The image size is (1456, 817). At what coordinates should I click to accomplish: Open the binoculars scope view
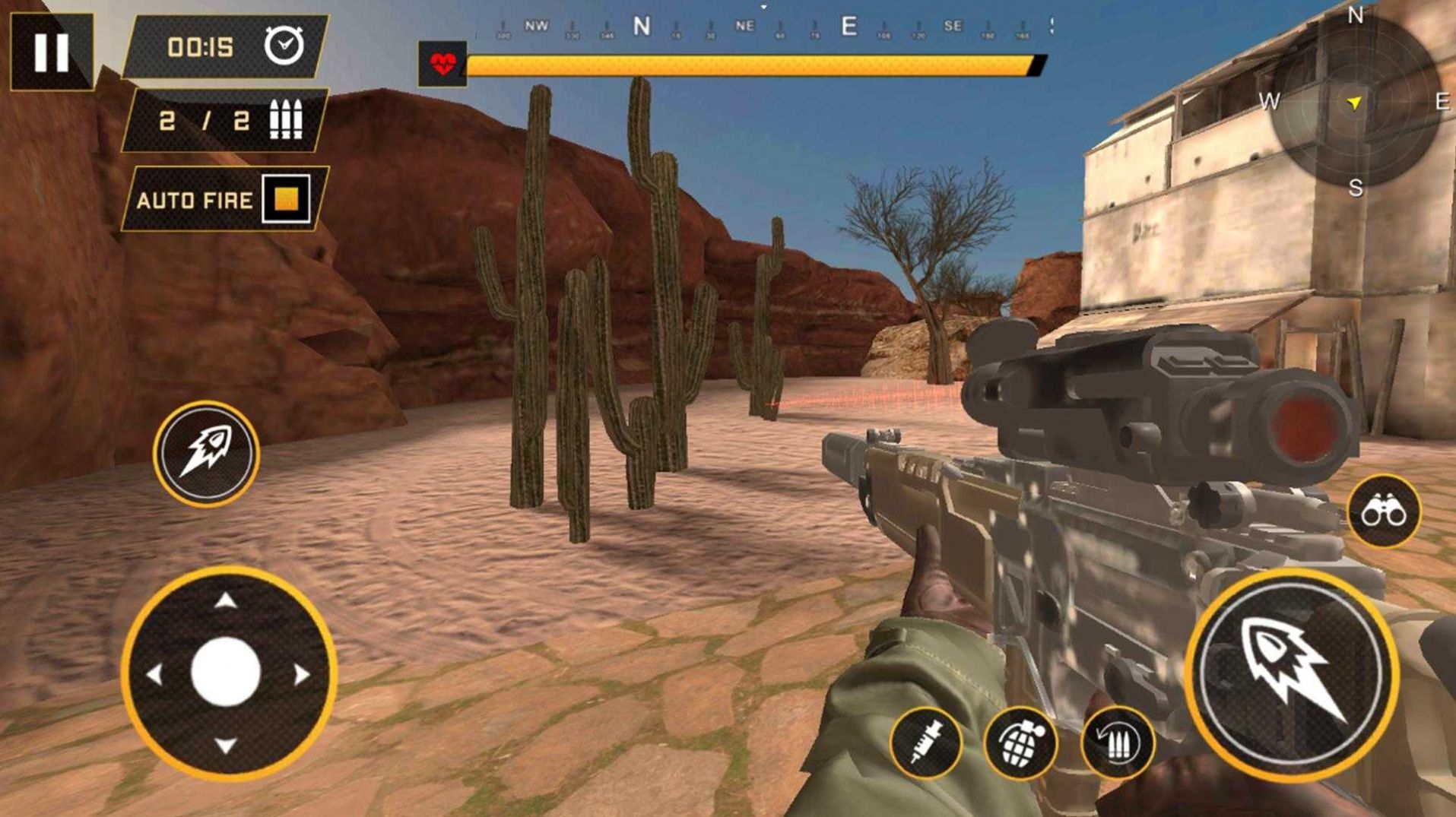1383,512
